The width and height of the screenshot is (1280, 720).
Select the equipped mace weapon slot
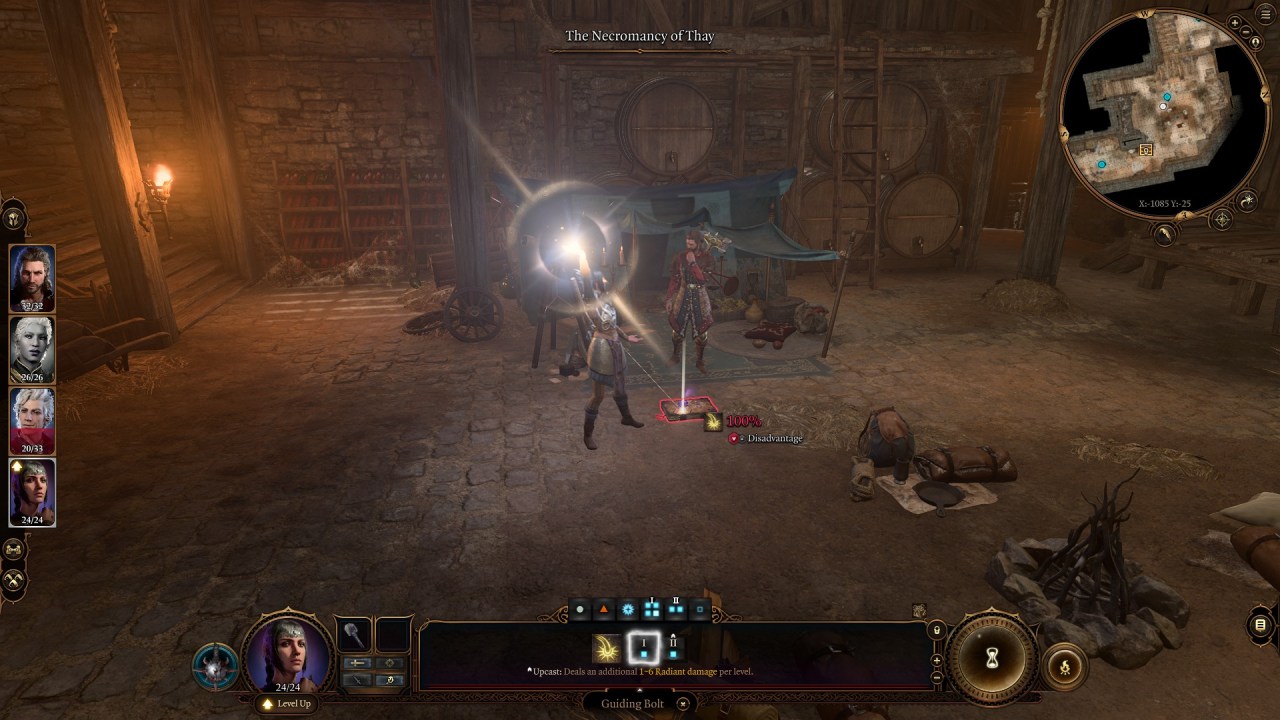pyautogui.click(x=352, y=636)
